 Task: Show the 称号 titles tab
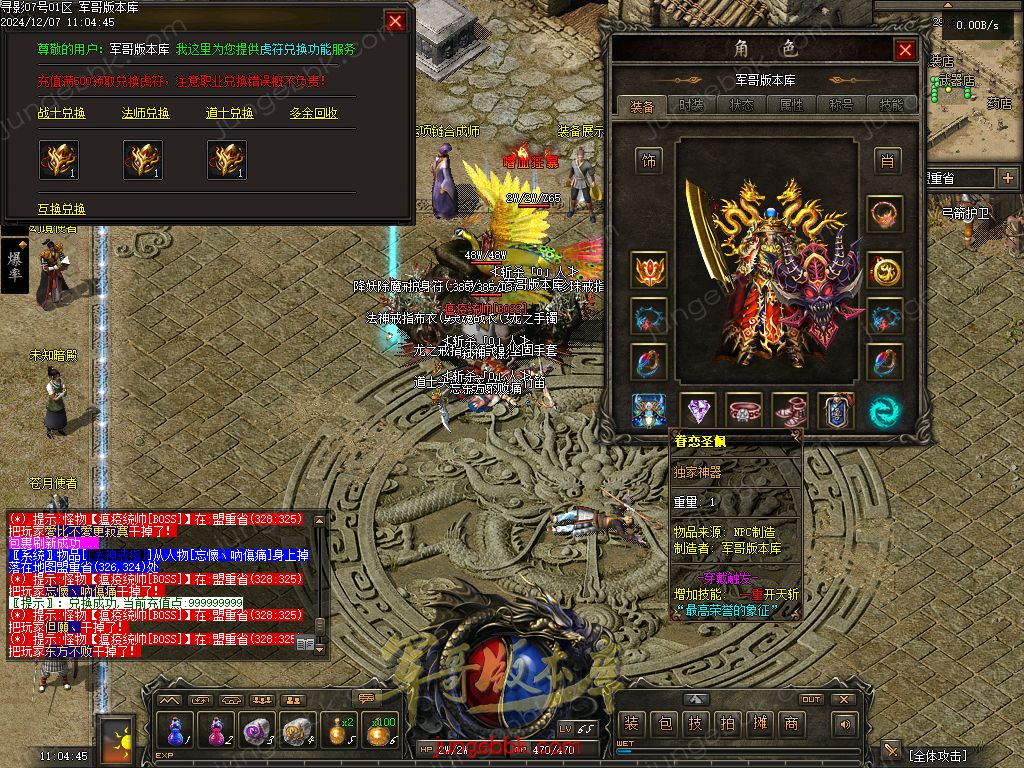click(x=841, y=105)
